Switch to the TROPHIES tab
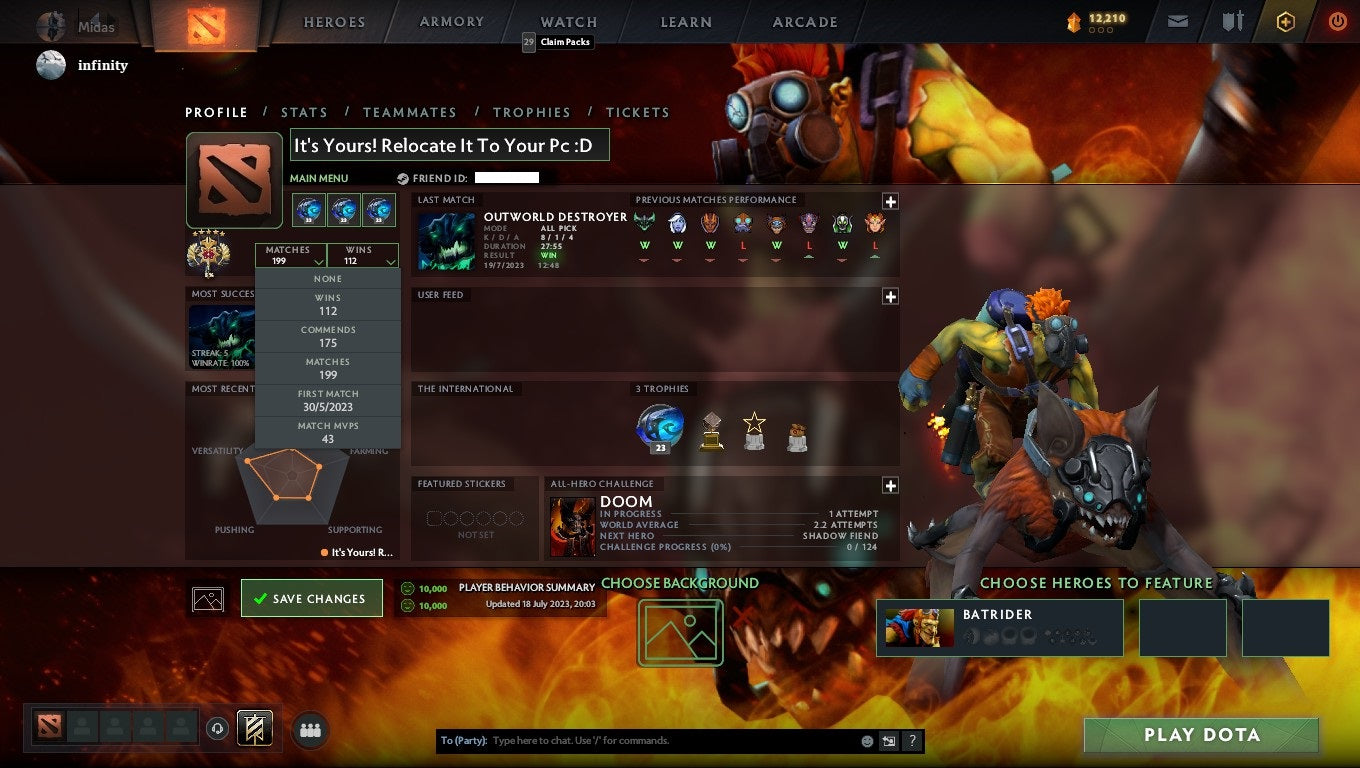This screenshot has height=768, width=1360. (x=532, y=112)
